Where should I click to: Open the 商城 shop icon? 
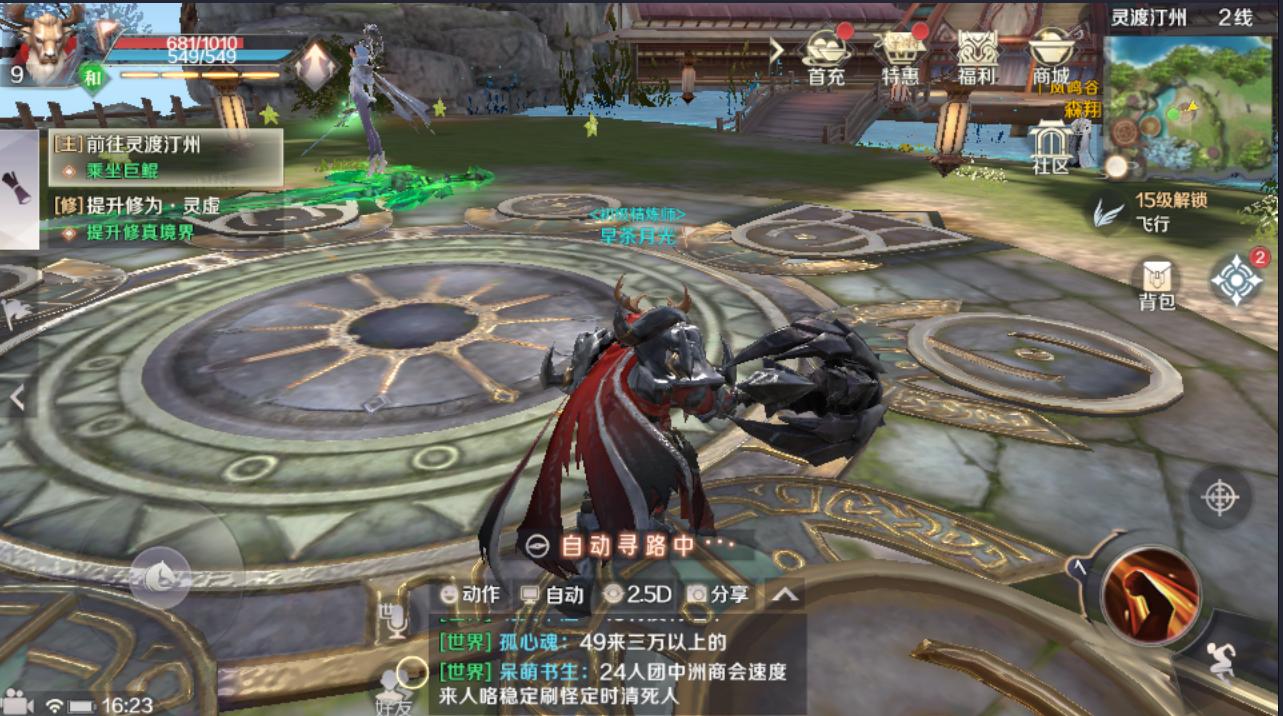[x=1051, y=55]
